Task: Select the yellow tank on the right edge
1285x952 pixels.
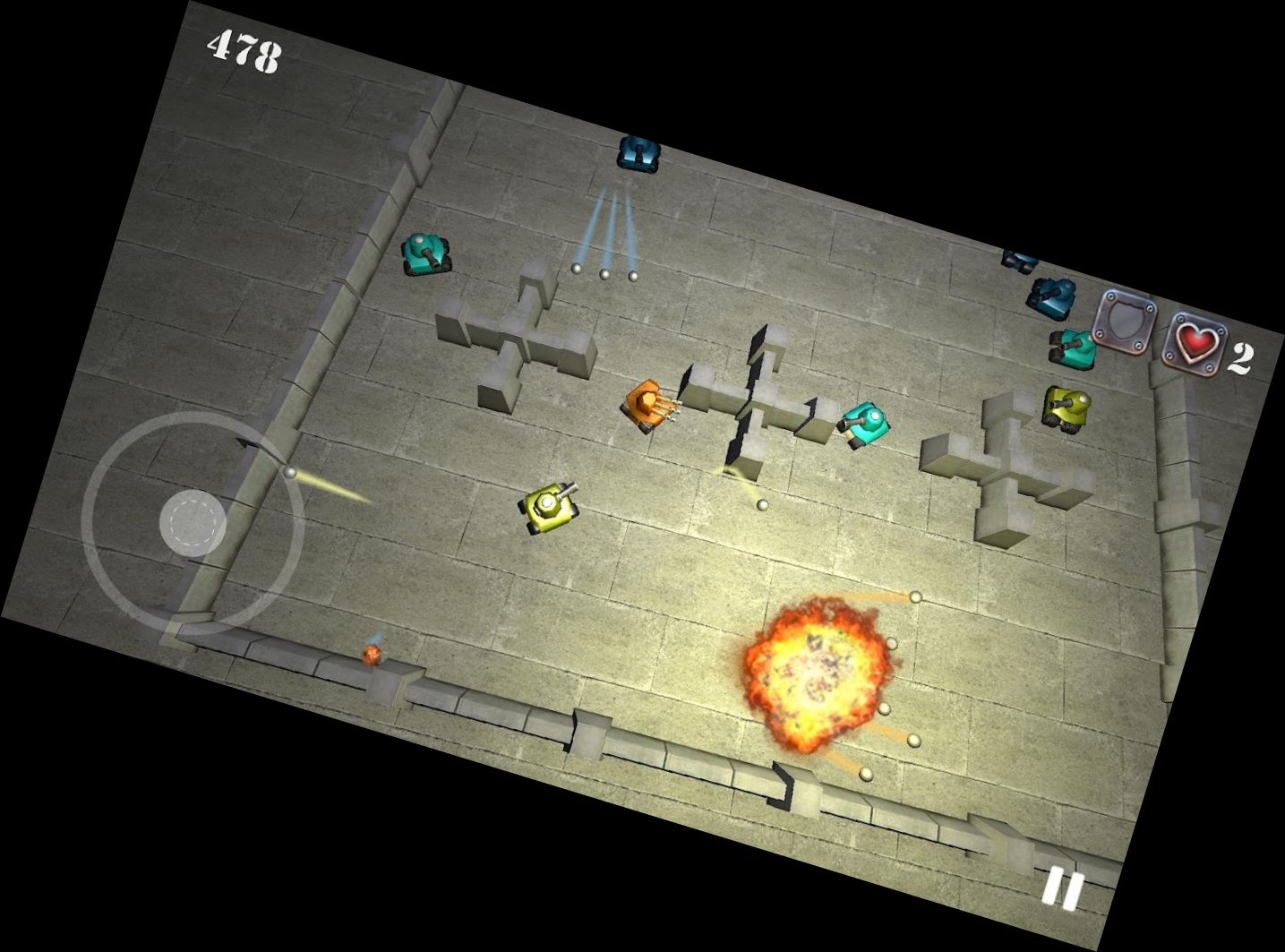Action: (1066, 406)
